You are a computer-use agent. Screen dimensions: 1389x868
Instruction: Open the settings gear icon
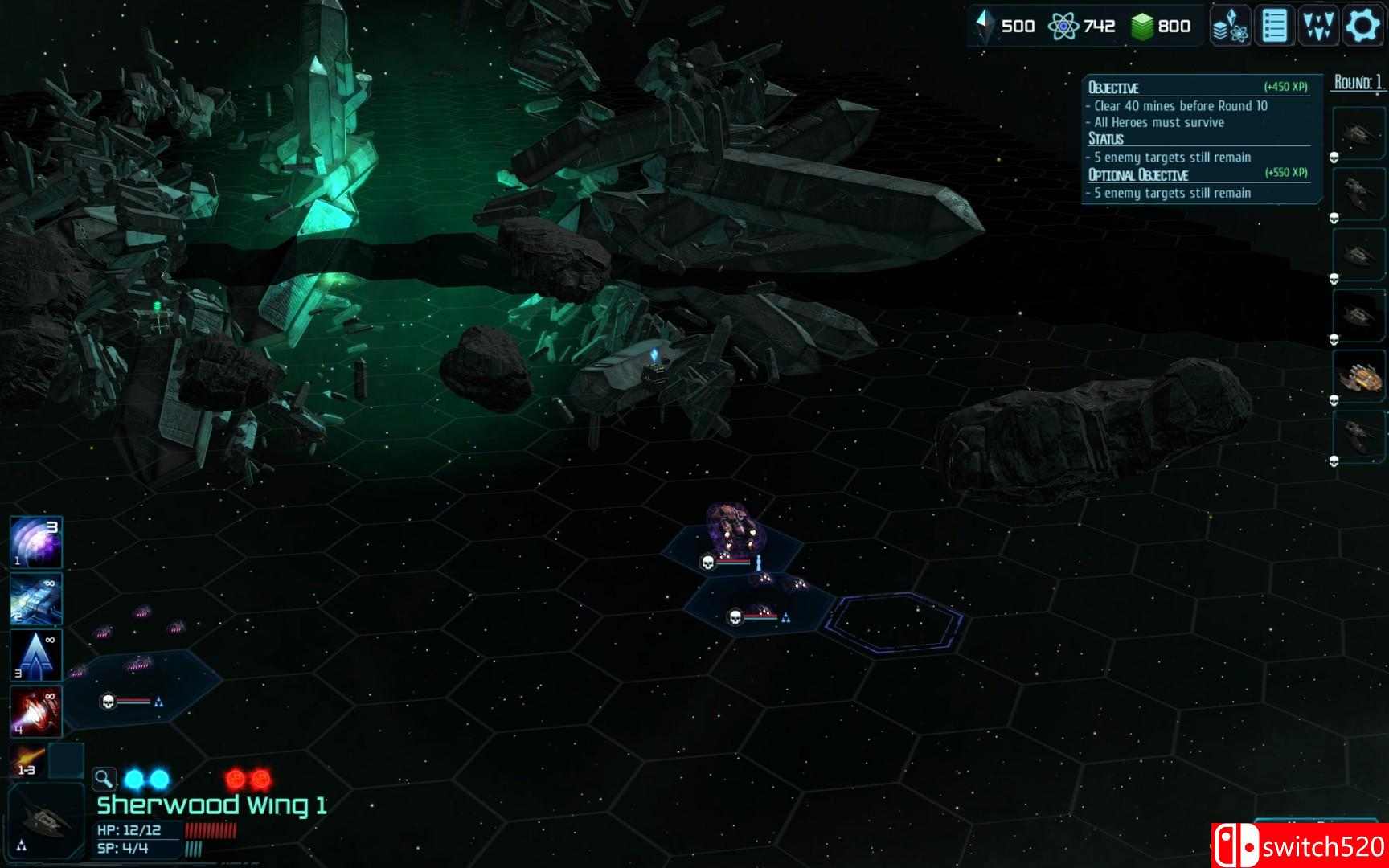tap(1360, 25)
